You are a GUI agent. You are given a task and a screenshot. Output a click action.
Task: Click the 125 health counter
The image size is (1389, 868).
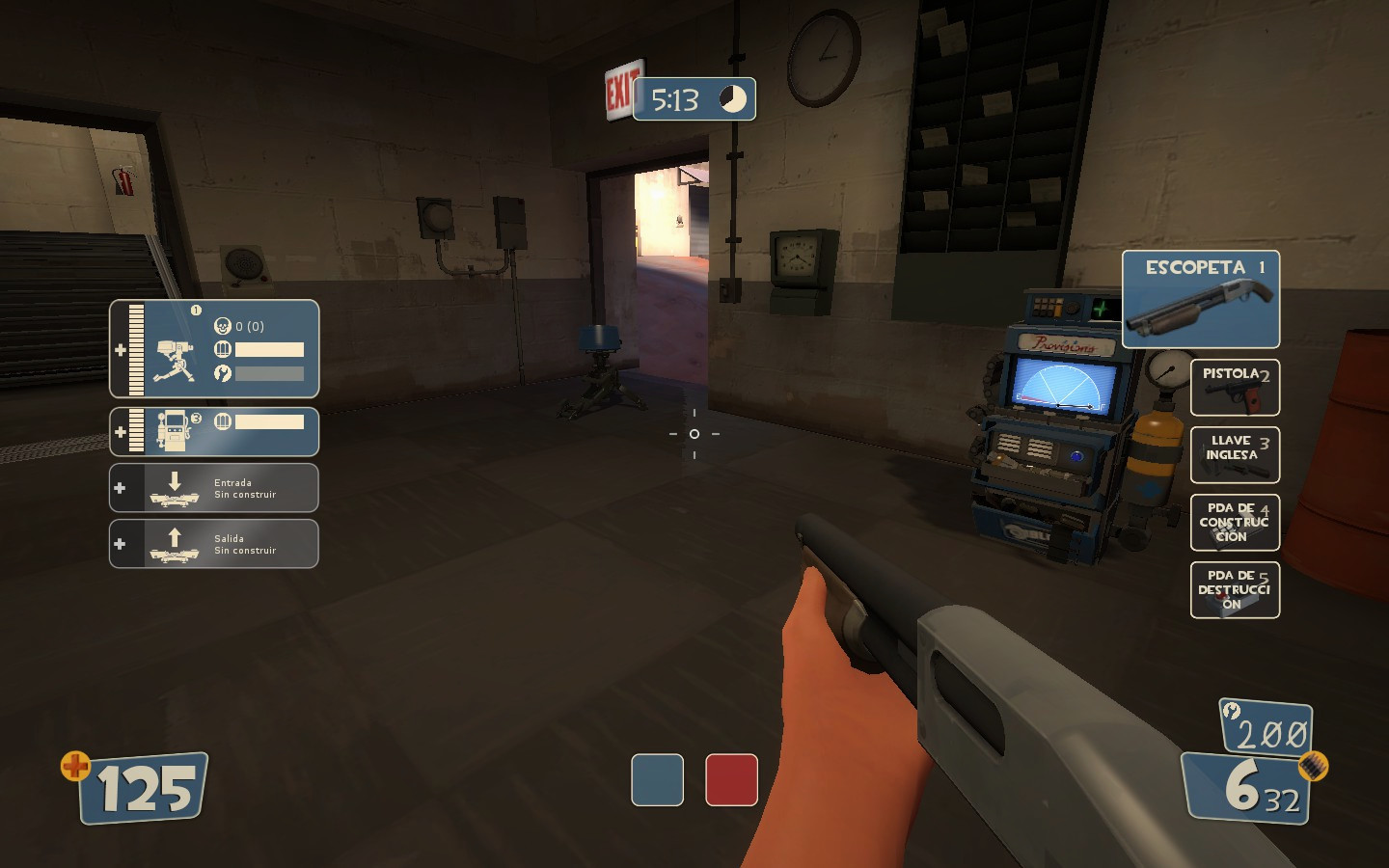[x=143, y=787]
